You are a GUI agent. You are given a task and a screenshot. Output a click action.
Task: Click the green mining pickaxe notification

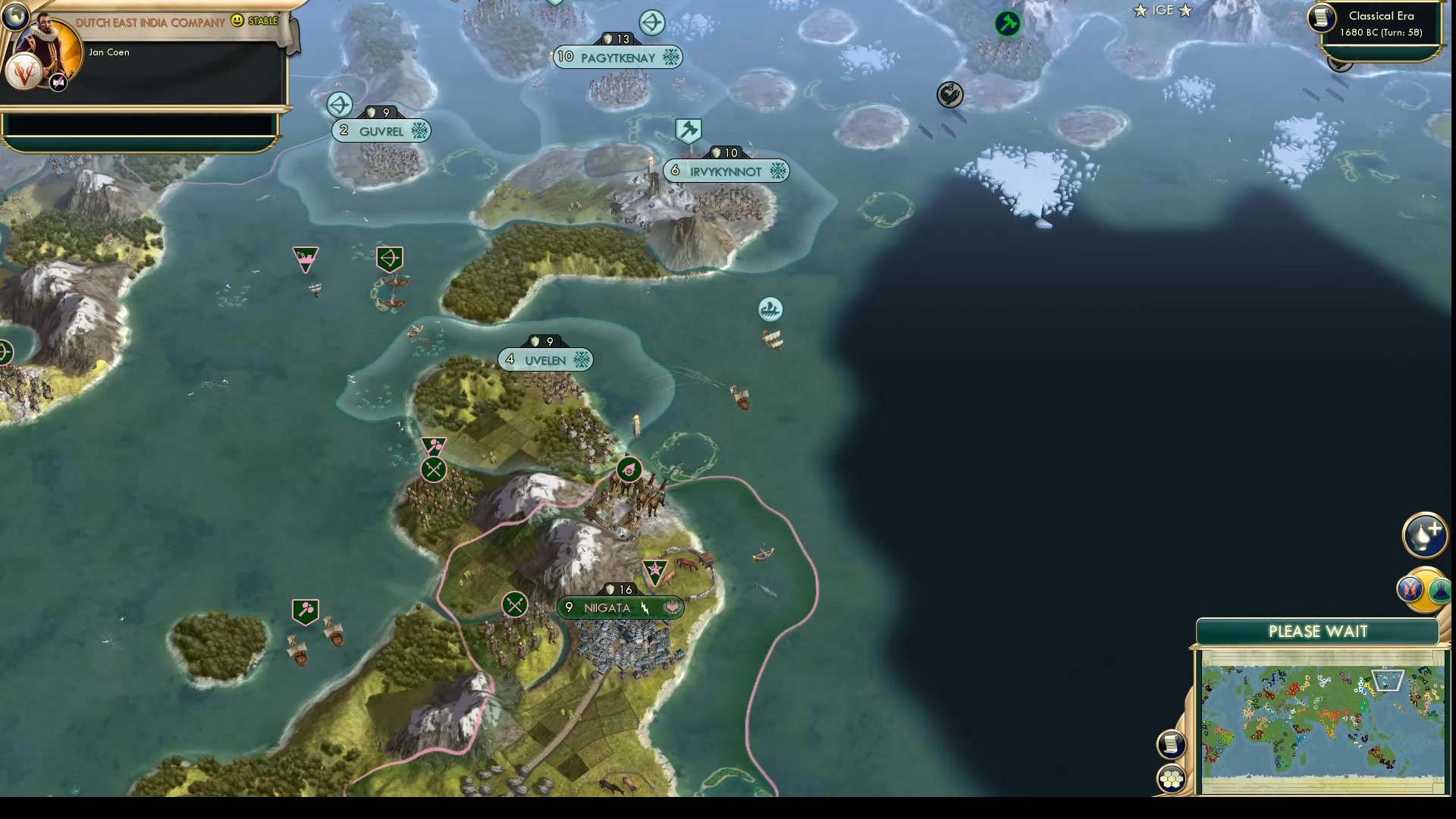point(1009,24)
